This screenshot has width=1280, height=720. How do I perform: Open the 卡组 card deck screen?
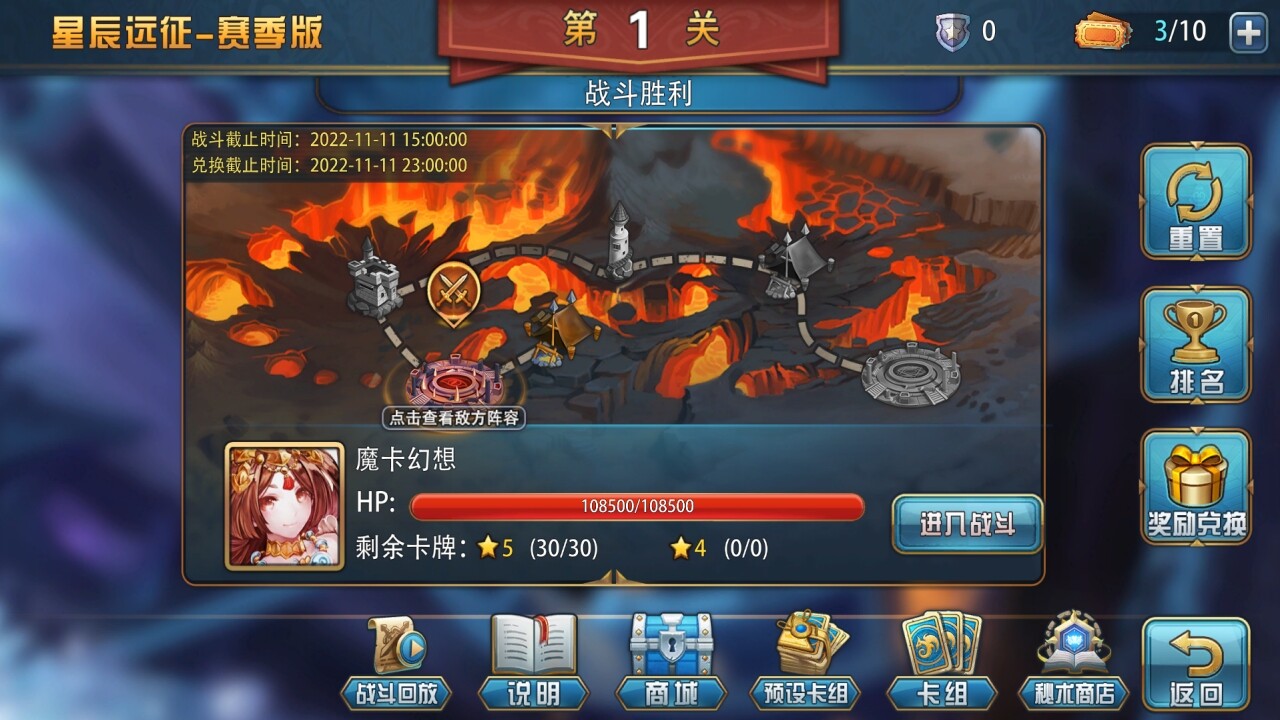(x=941, y=660)
